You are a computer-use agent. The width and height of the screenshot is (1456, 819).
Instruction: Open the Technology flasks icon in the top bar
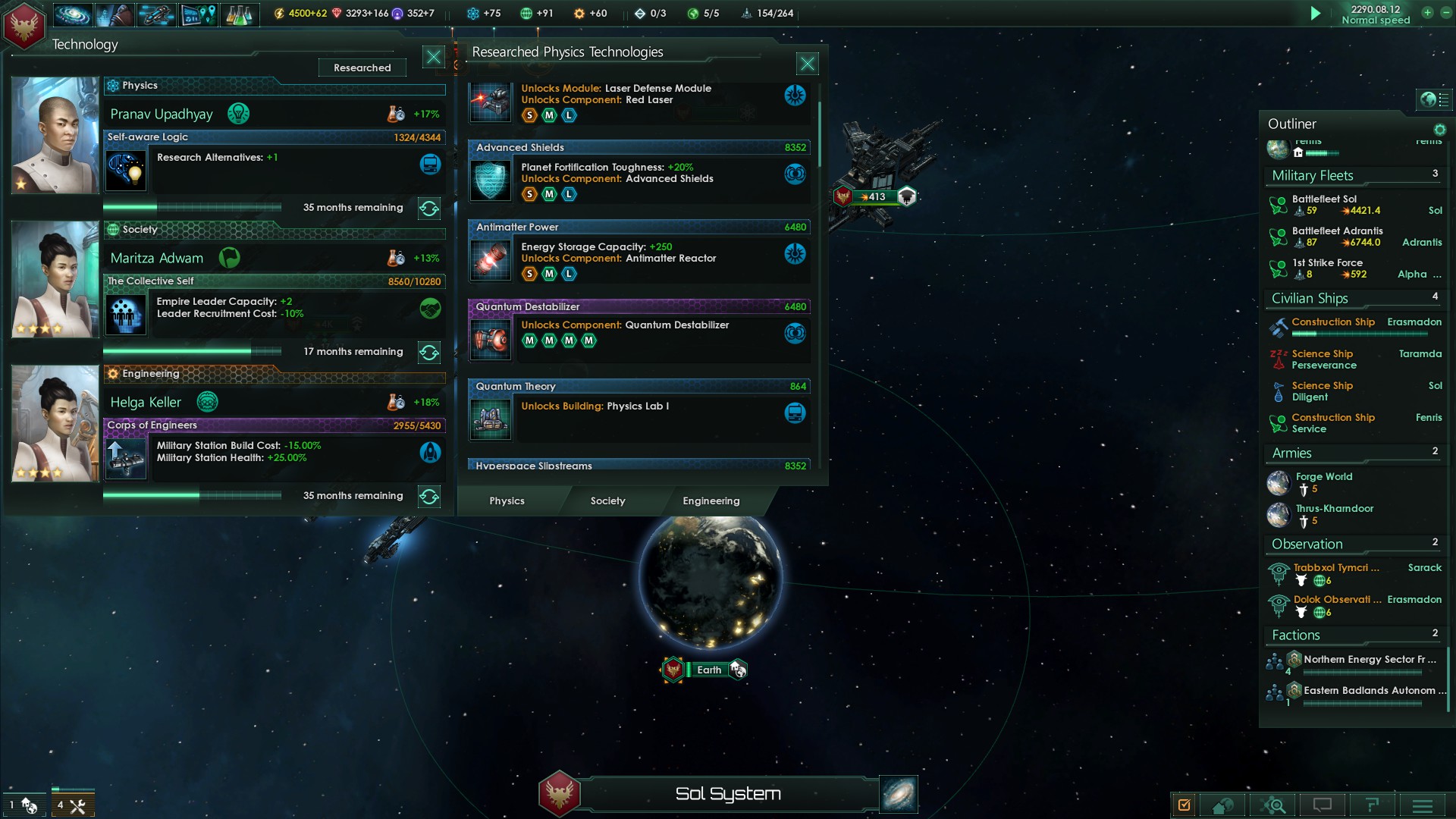click(x=241, y=13)
